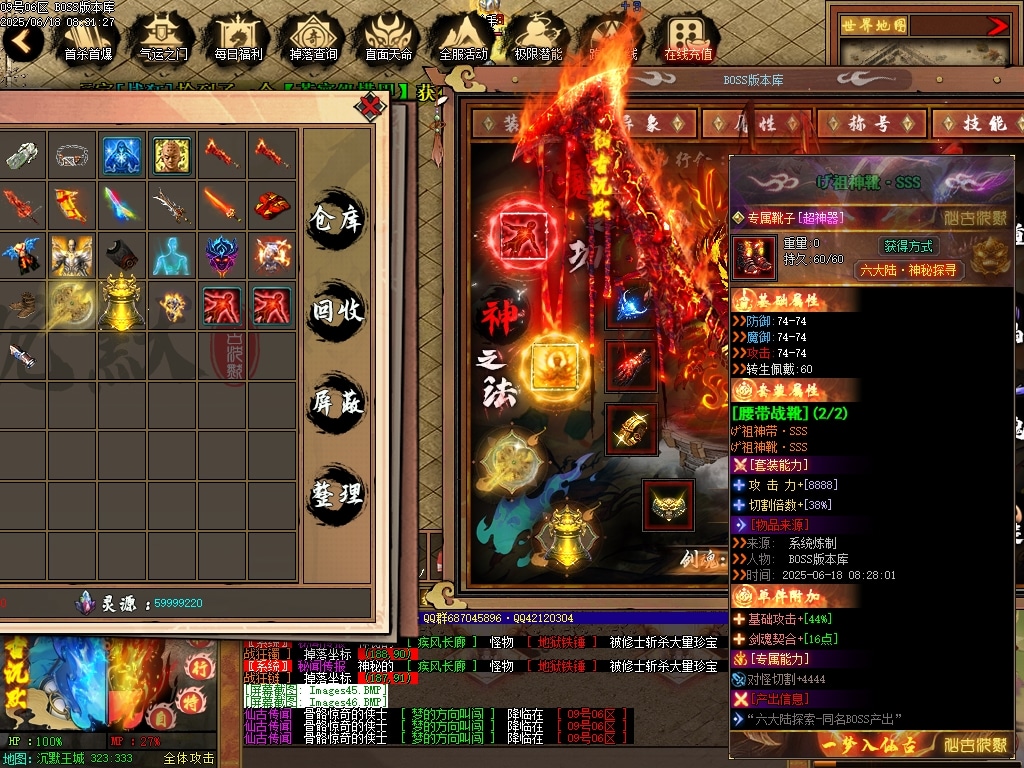Select the golden mask equipment slot
Image resolution: width=1024 pixels, height=768 pixels.
668,505
